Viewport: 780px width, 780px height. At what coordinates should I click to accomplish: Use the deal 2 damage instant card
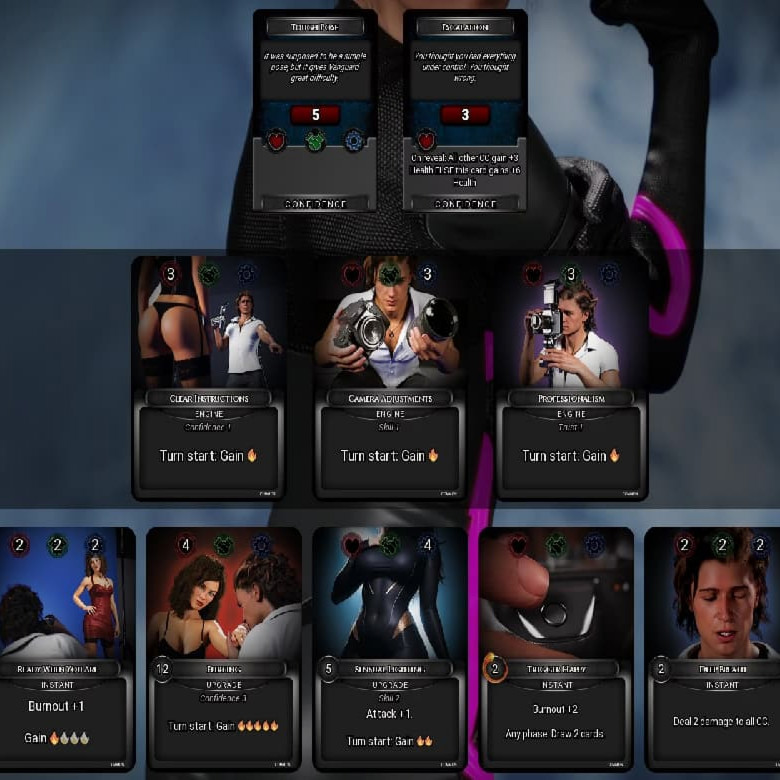pyautogui.click(x=712, y=648)
